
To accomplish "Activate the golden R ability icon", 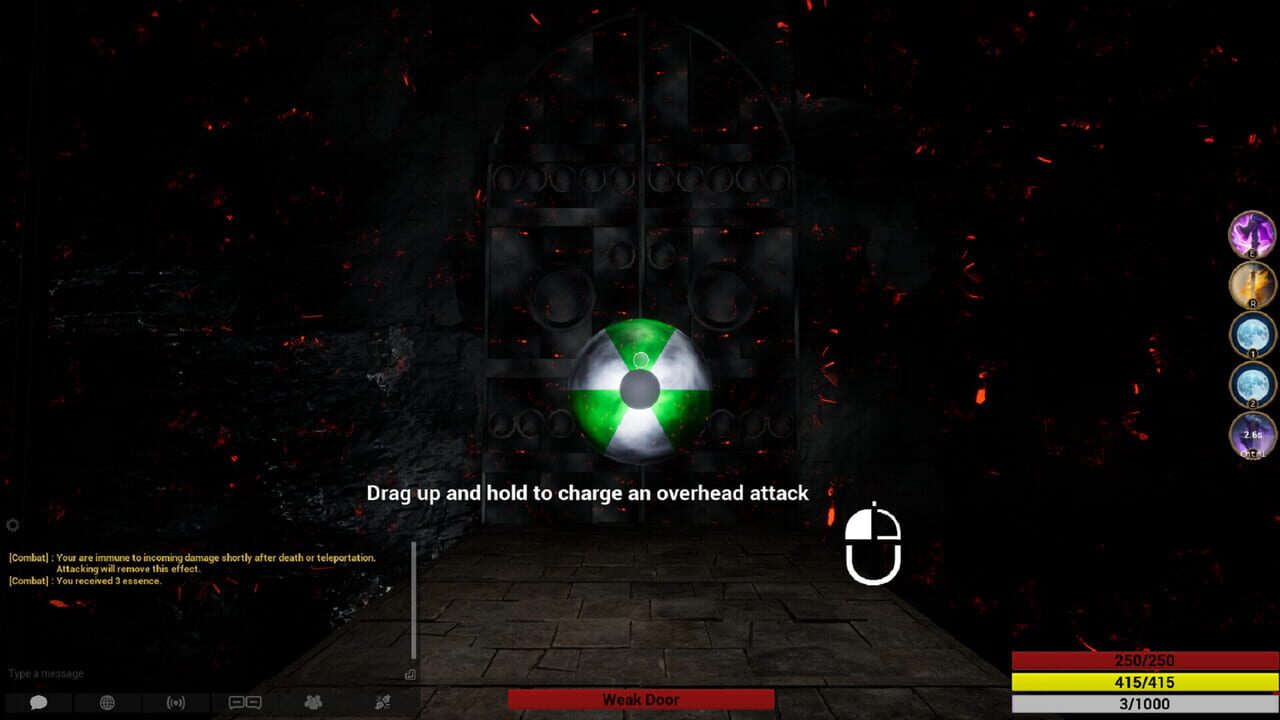I will tap(1249, 287).
